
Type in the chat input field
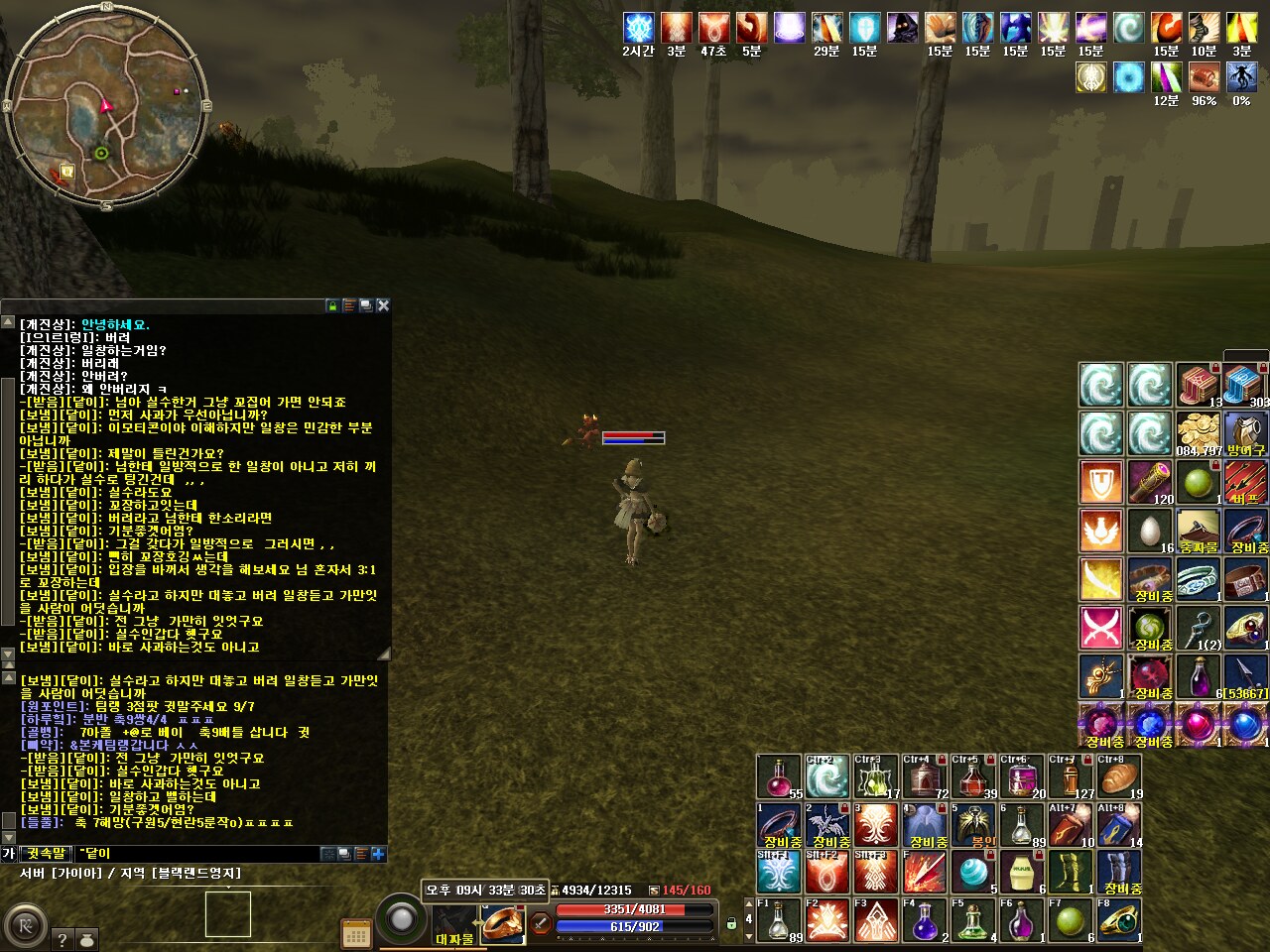tap(198, 853)
